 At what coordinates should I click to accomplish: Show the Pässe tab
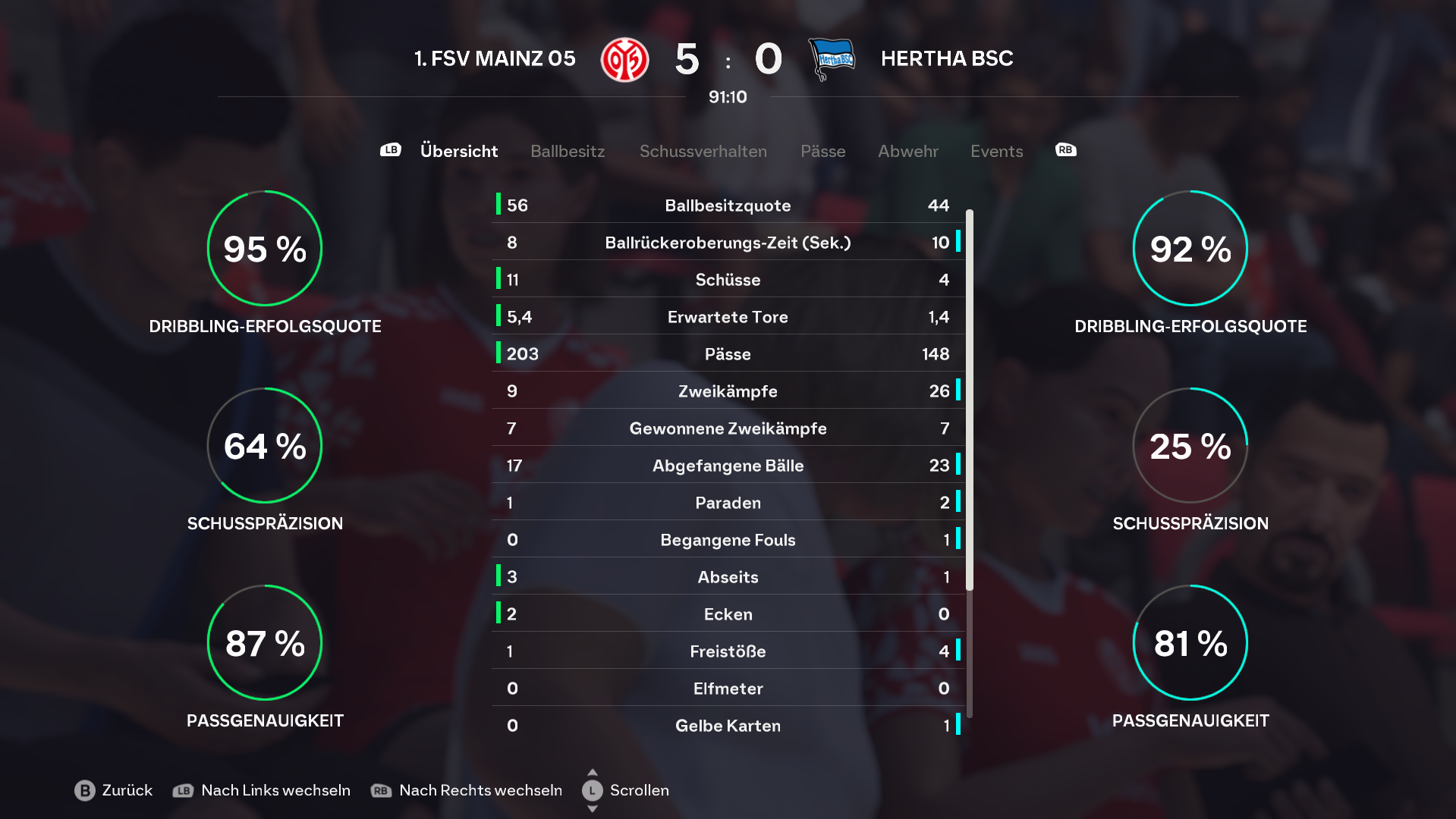822,151
